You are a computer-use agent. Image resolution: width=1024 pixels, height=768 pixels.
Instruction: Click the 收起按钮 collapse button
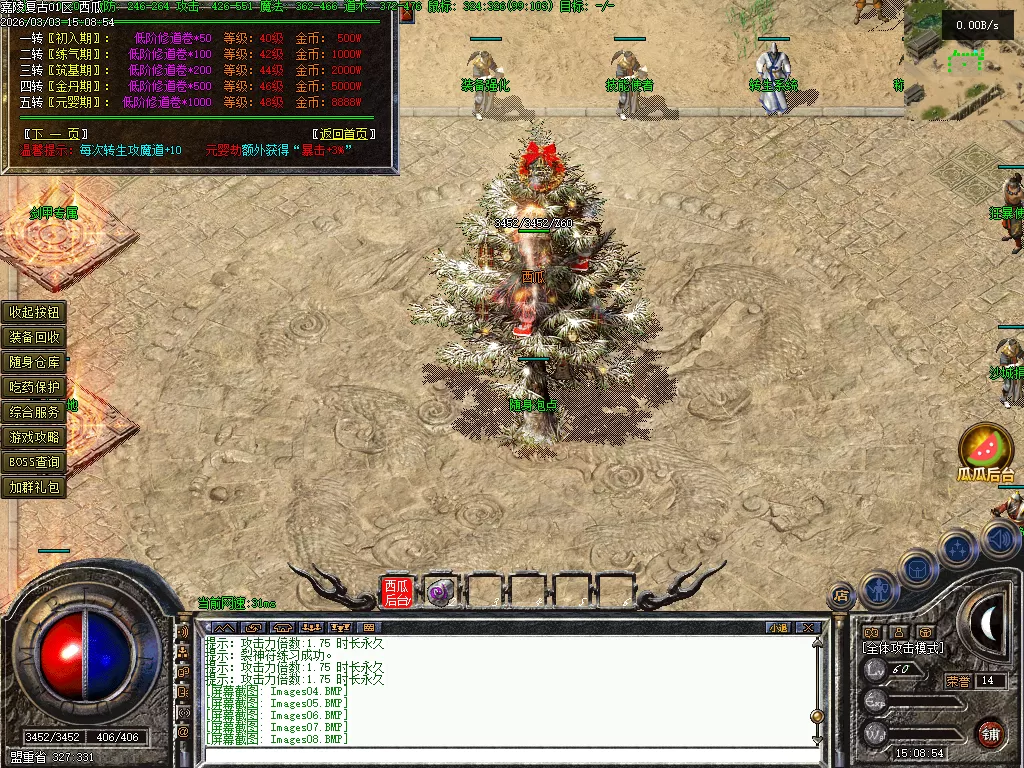click(35, 312)
